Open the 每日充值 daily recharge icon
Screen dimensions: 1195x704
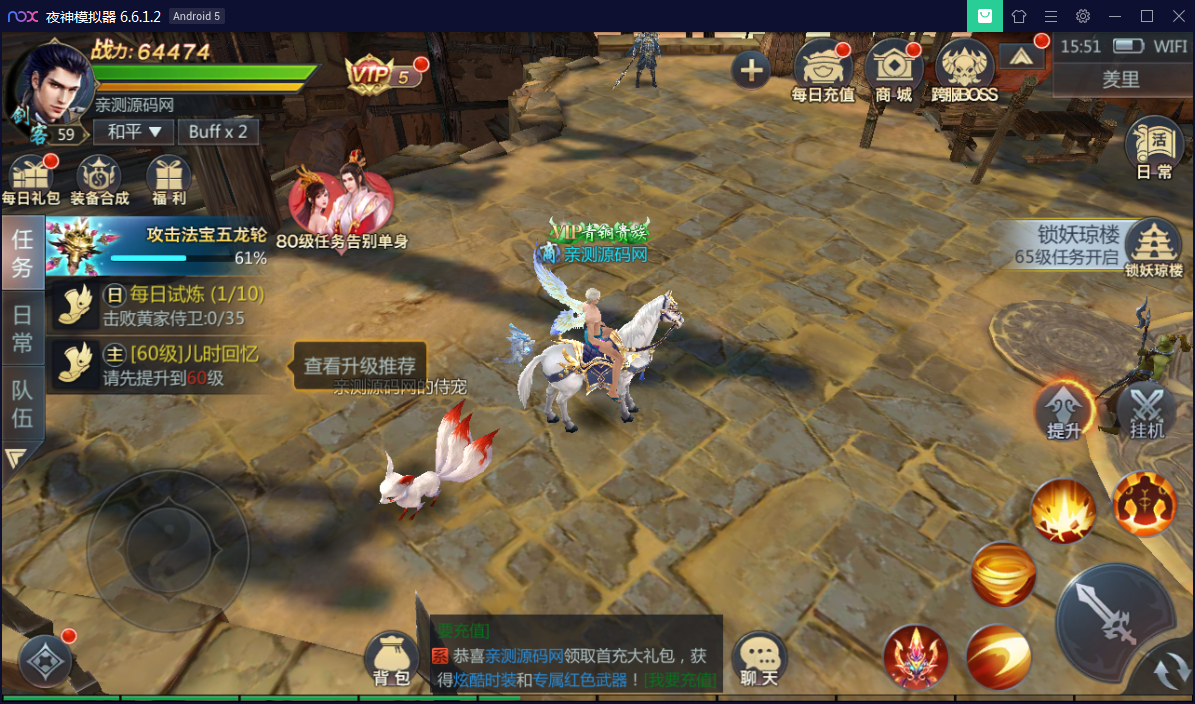click(822, 70)
